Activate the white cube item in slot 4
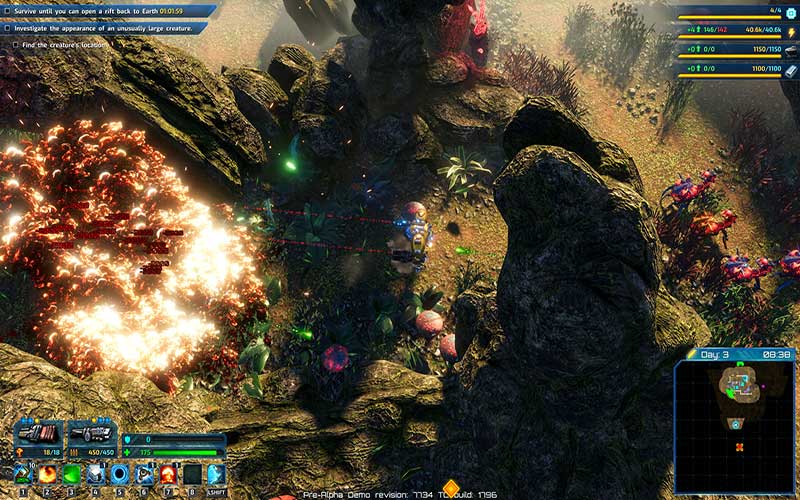 96,474
